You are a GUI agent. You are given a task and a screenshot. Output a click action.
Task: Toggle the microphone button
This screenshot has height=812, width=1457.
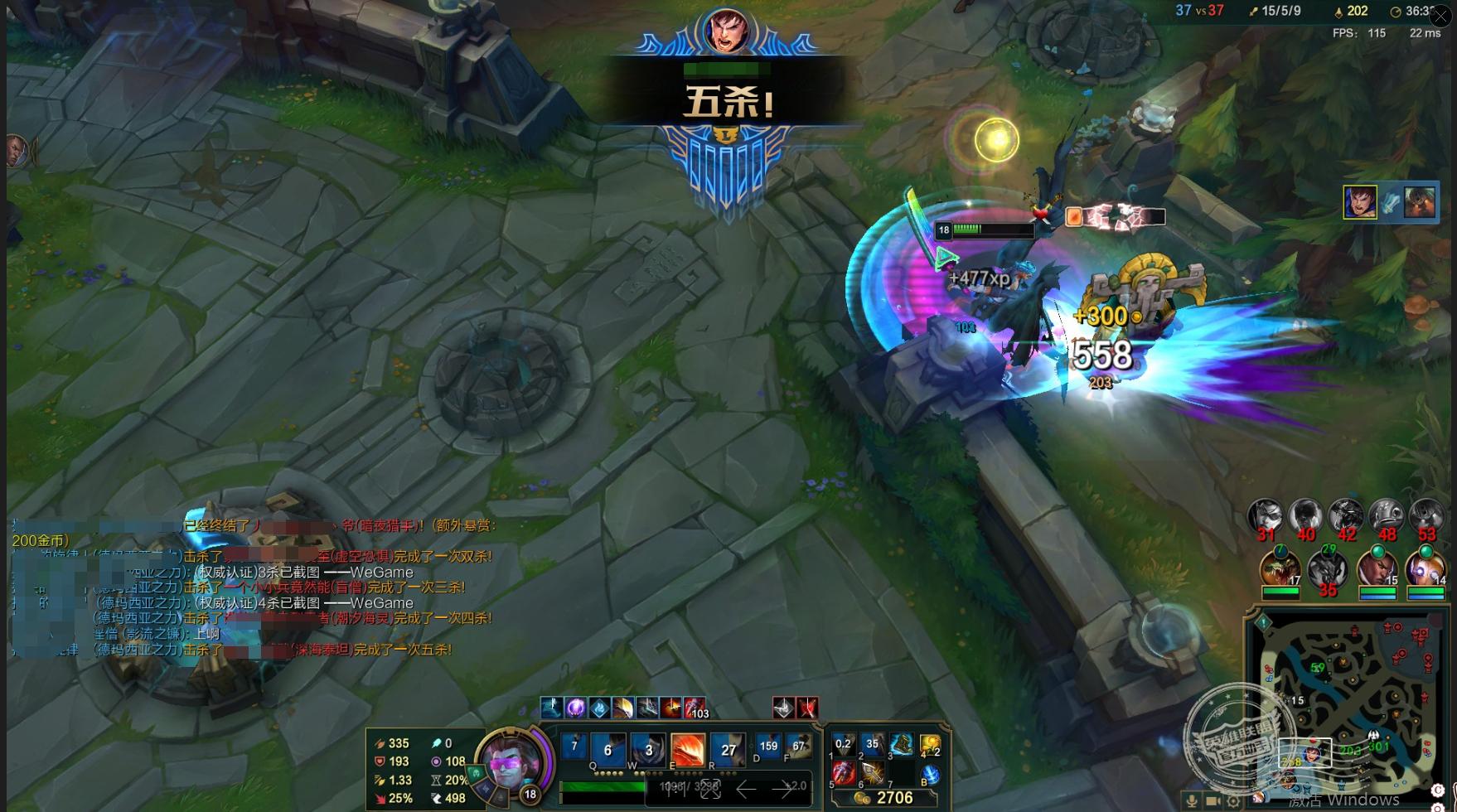1192,801
